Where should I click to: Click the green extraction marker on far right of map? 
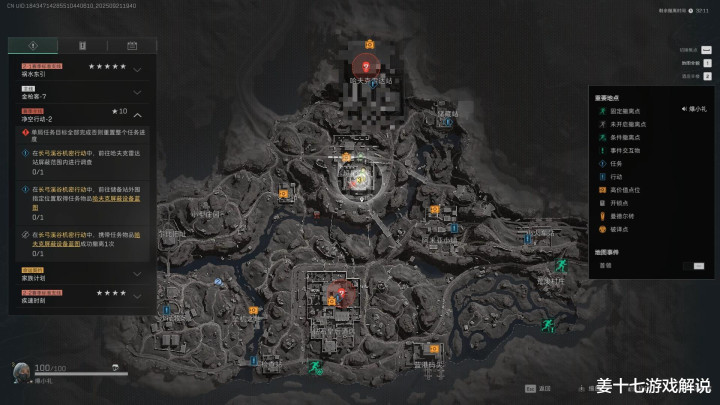562,265
